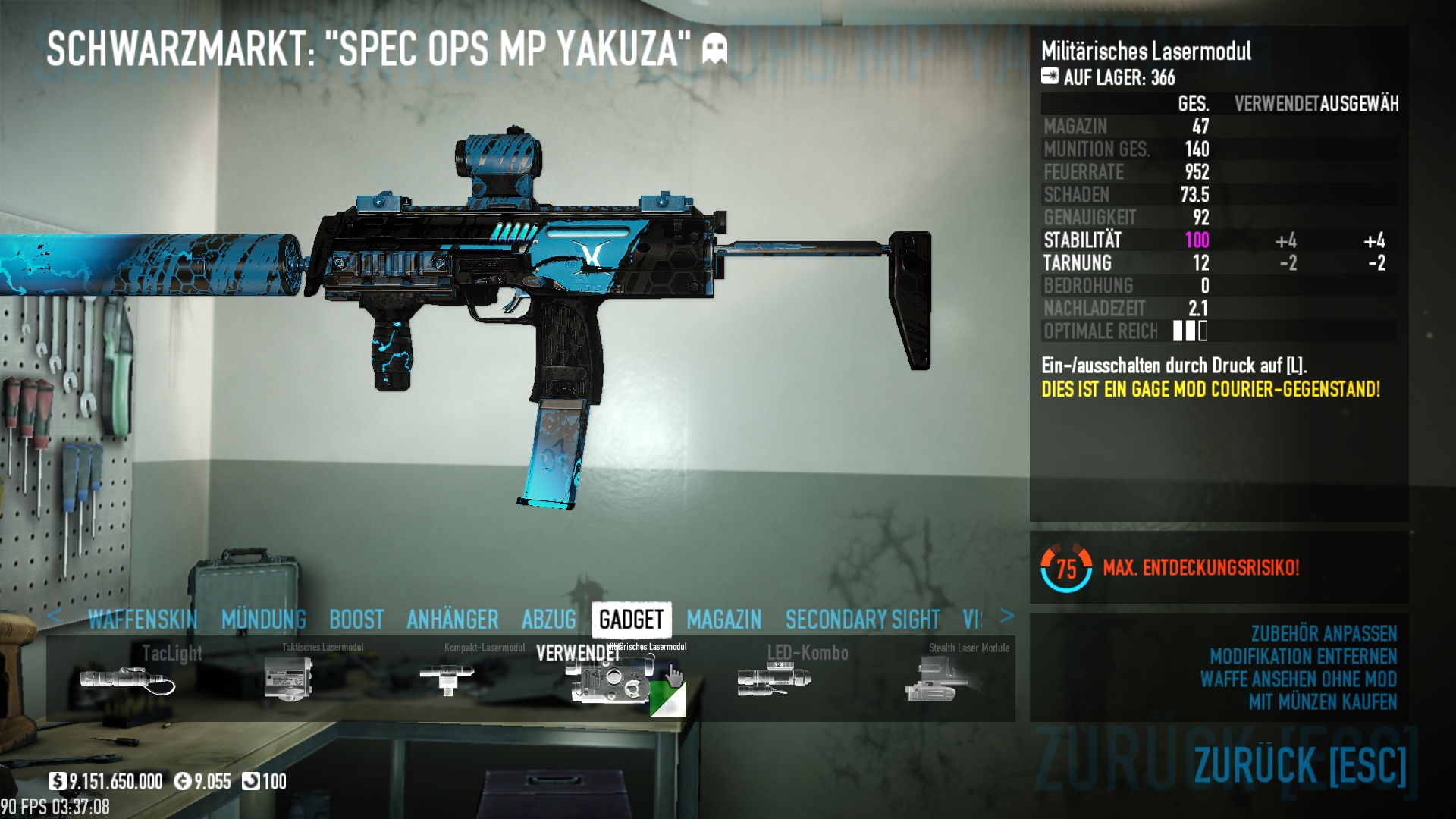Select the Taktisches Lasermodul gadget
This screenshot has width=1456, height=819.
289,679
